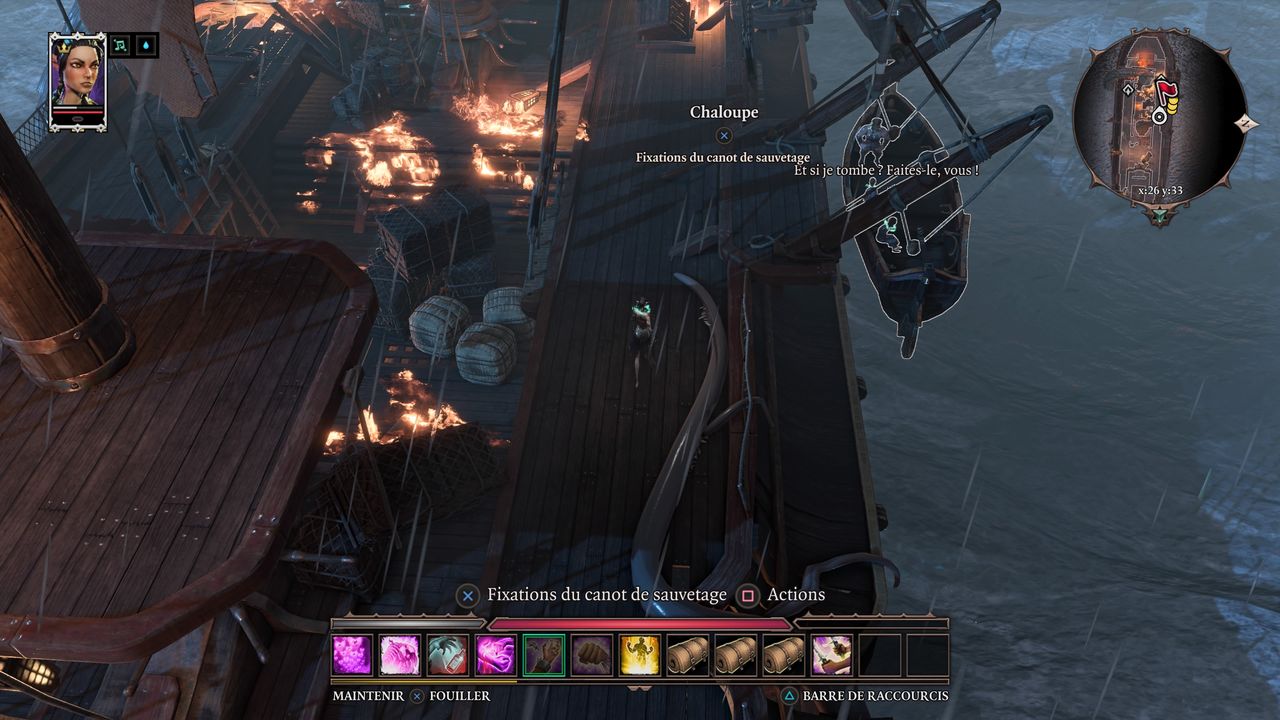Activate the purple bubbles skill in hotbar
This screenshot has height=720, width=1280.
click(352, 655)
